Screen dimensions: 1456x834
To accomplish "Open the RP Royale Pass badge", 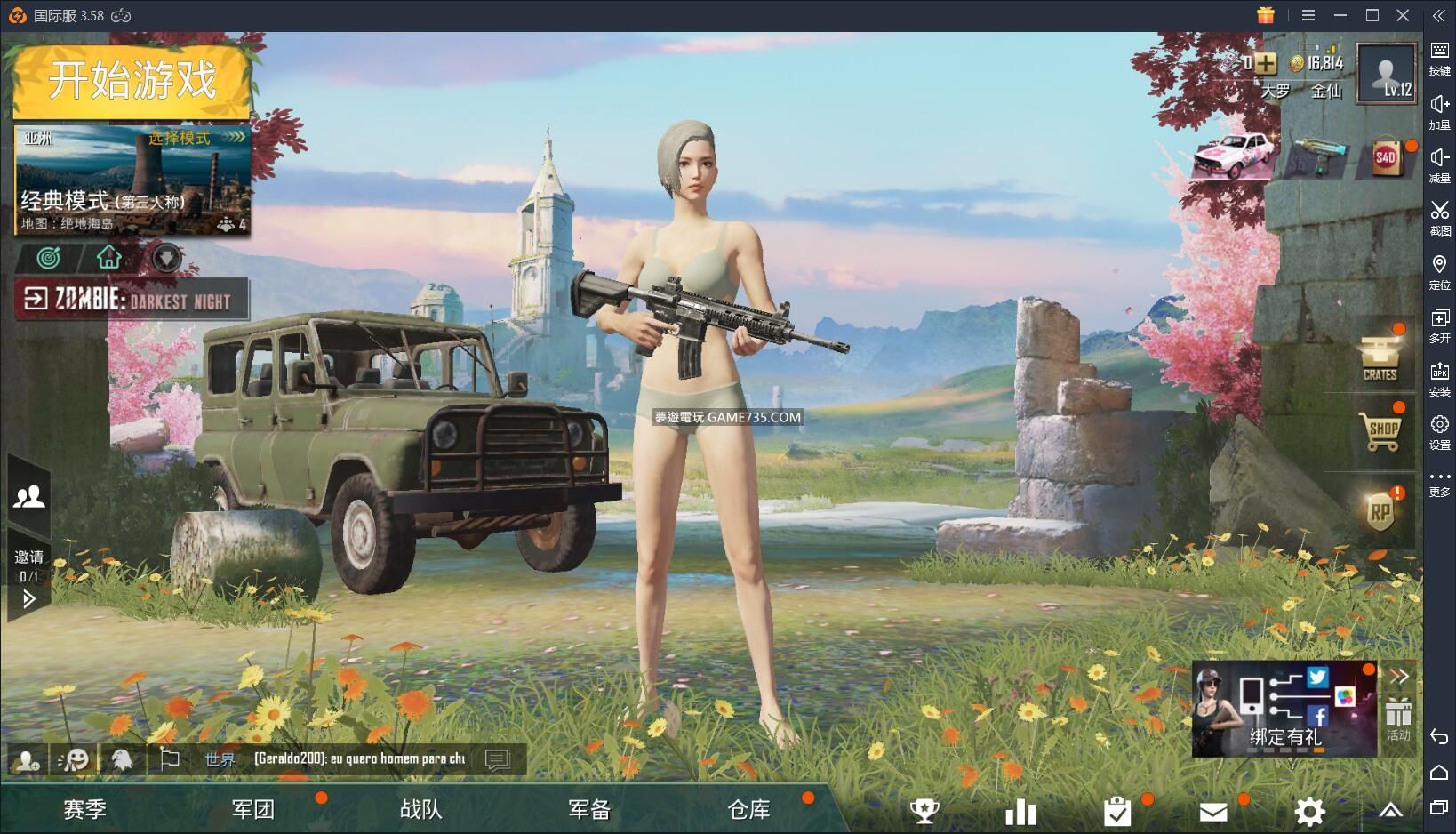I will pos(1380,512).
